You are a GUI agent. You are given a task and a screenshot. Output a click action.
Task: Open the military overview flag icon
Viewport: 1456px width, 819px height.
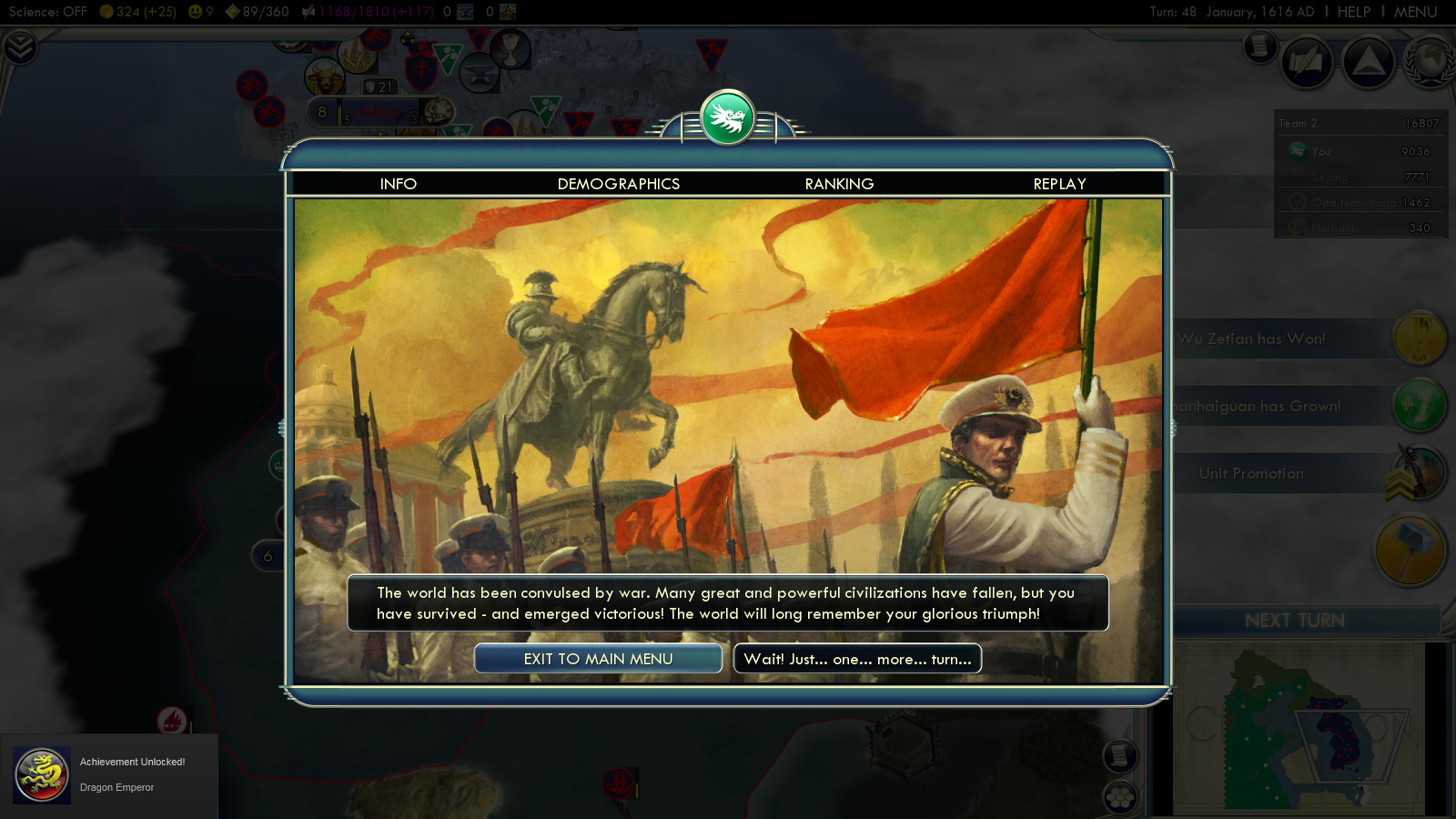(x=1307, y=62)
